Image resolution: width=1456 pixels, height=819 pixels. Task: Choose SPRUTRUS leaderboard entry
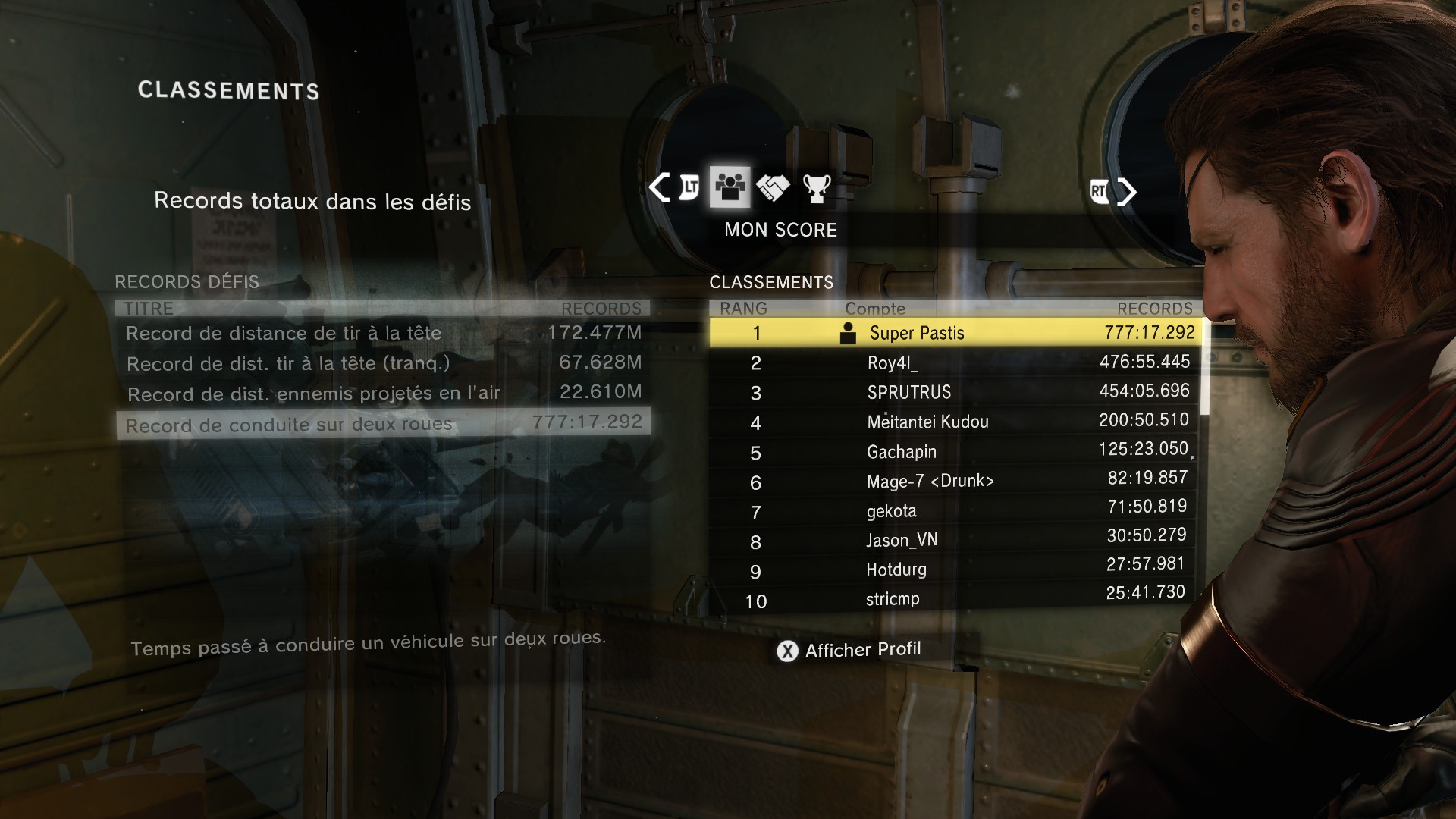(x=955, y=392)
